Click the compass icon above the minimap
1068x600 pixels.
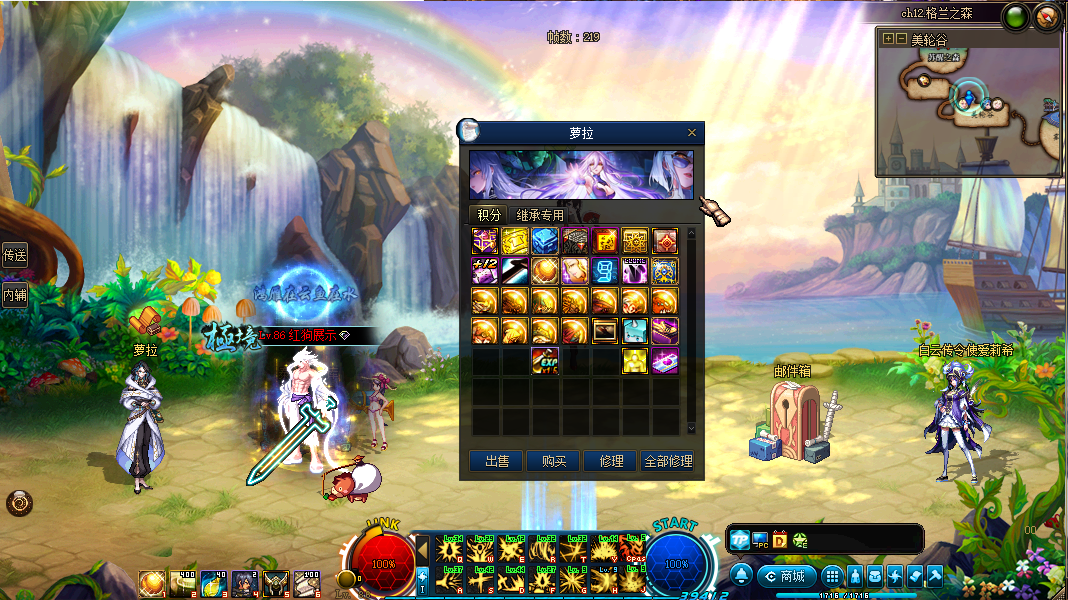point(1046,15)
